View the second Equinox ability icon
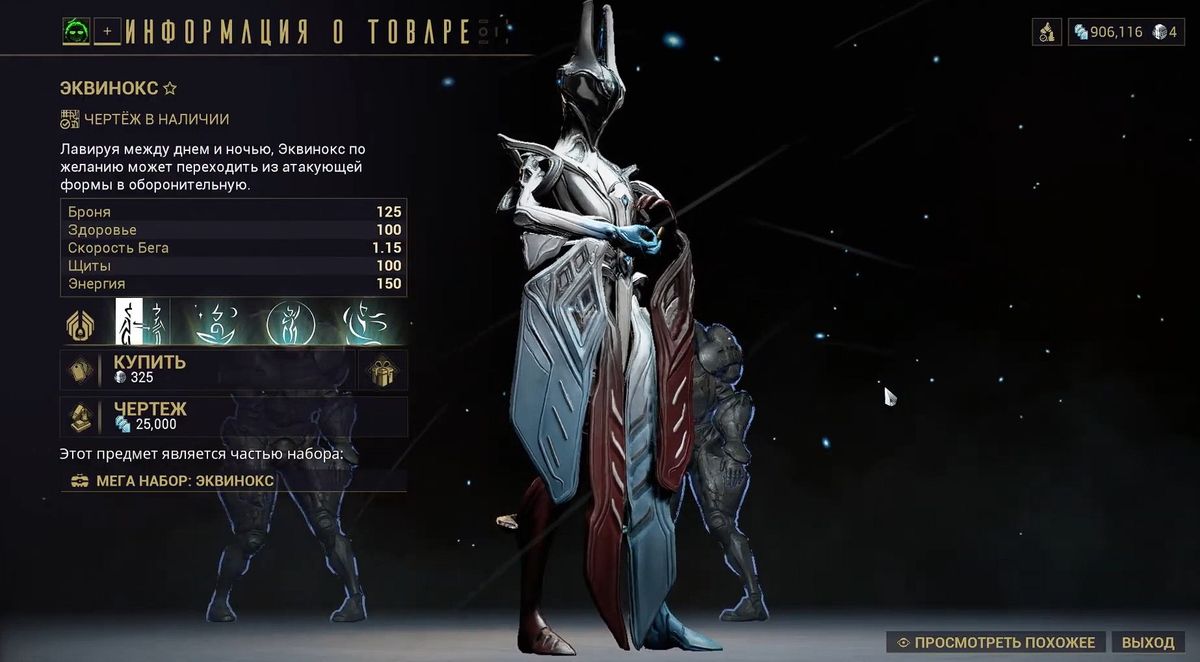Image resolution: width=1200 pixels, height=662 pixels. [213, 322]
